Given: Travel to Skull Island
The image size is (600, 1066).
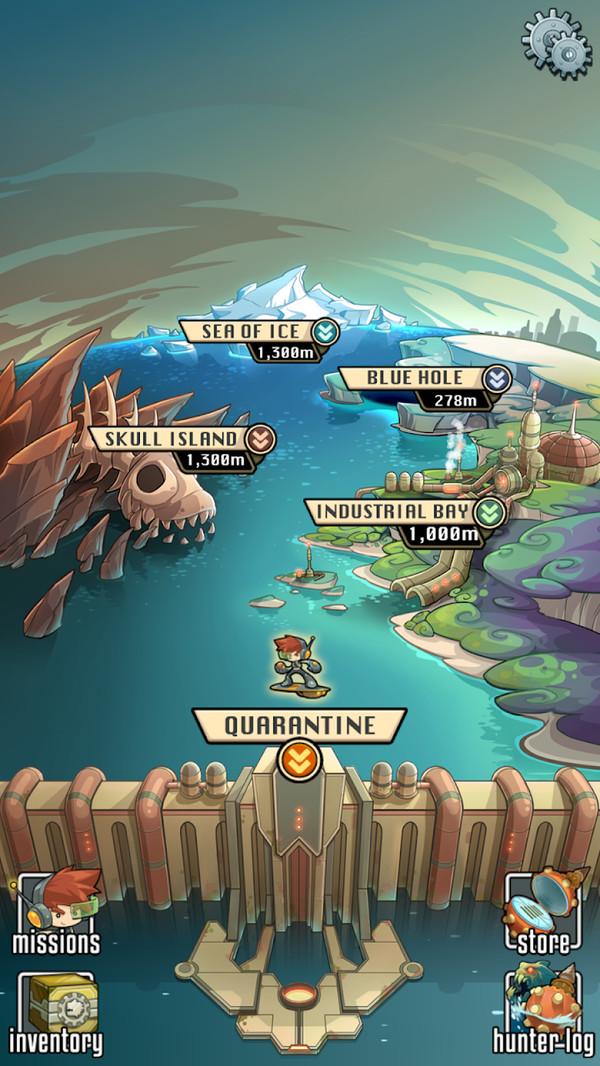Looking at the screenshot, I should point(181,439).
